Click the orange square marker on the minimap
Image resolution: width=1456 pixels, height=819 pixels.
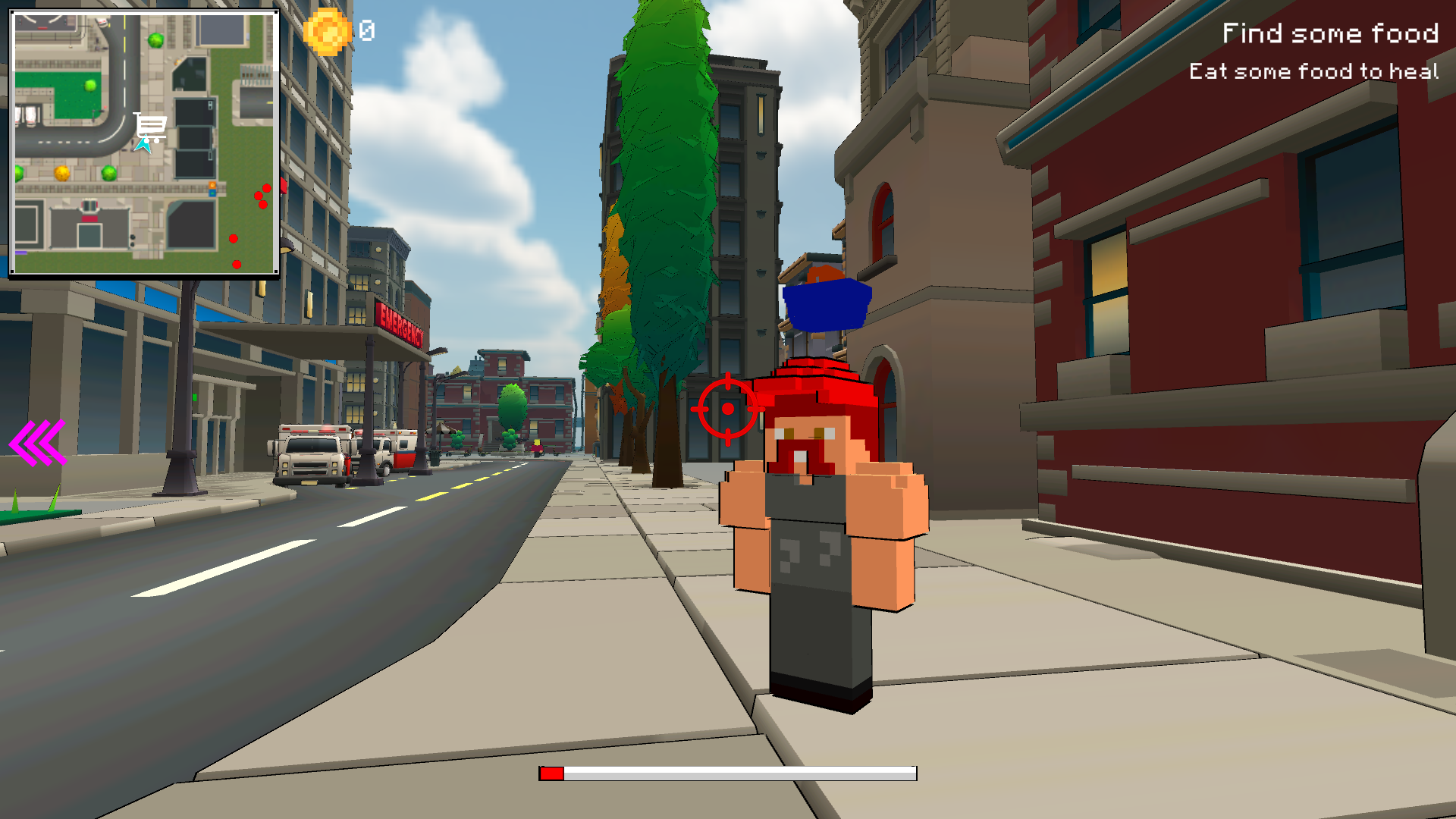tap(212, 185)
